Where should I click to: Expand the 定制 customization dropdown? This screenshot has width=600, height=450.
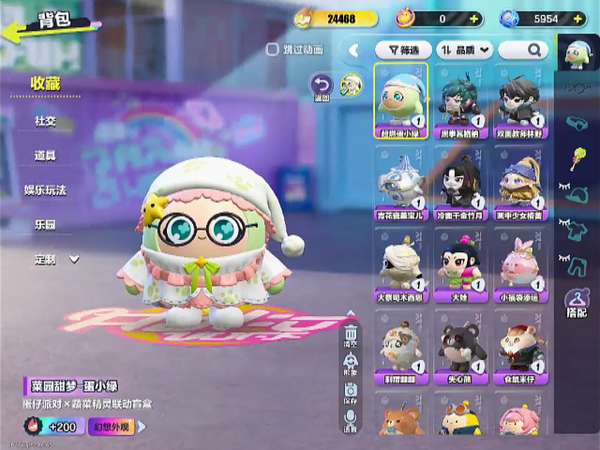pos(56,259)
